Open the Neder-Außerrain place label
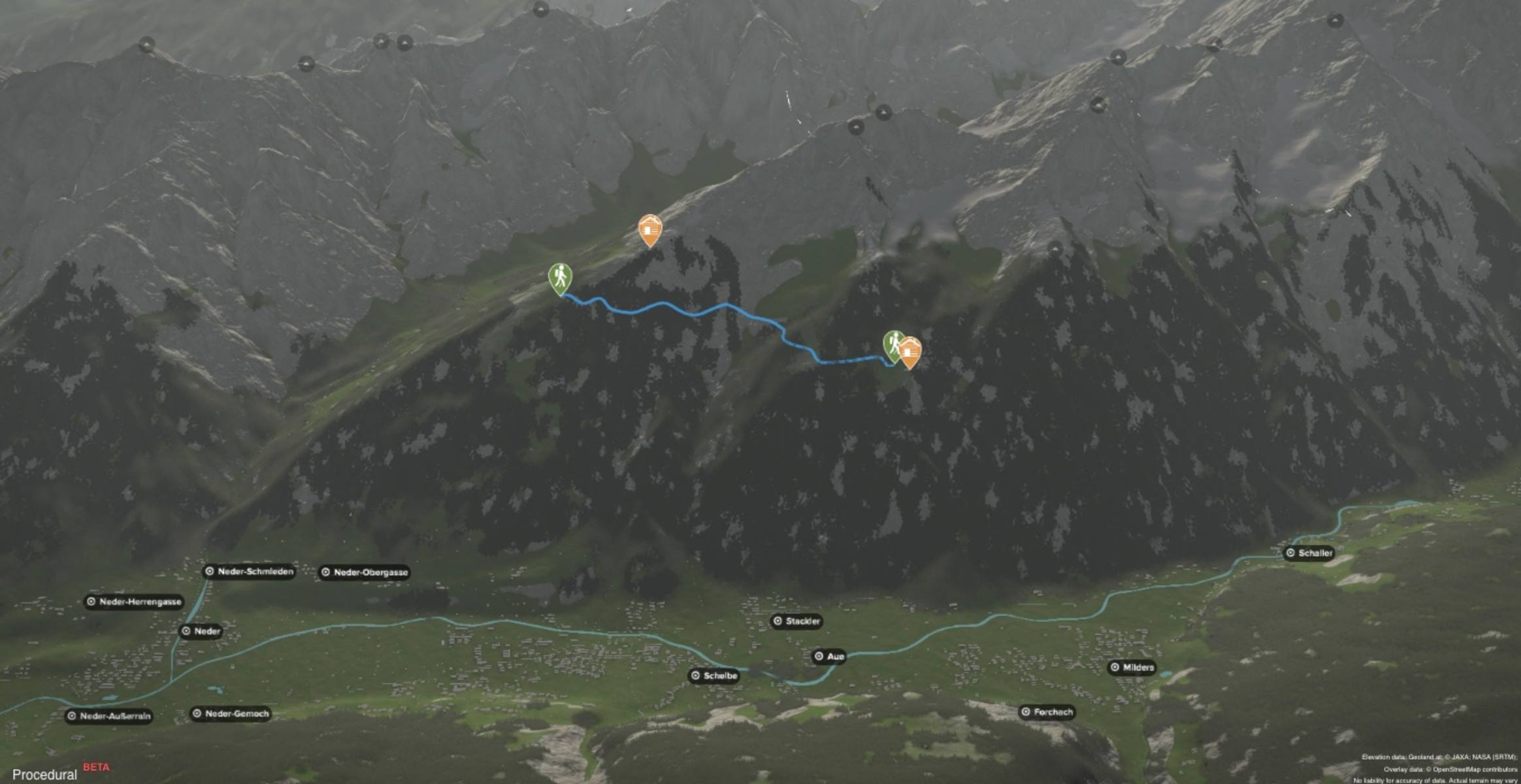Viewport: 1521px width, 784px height. tap(109, 716)
